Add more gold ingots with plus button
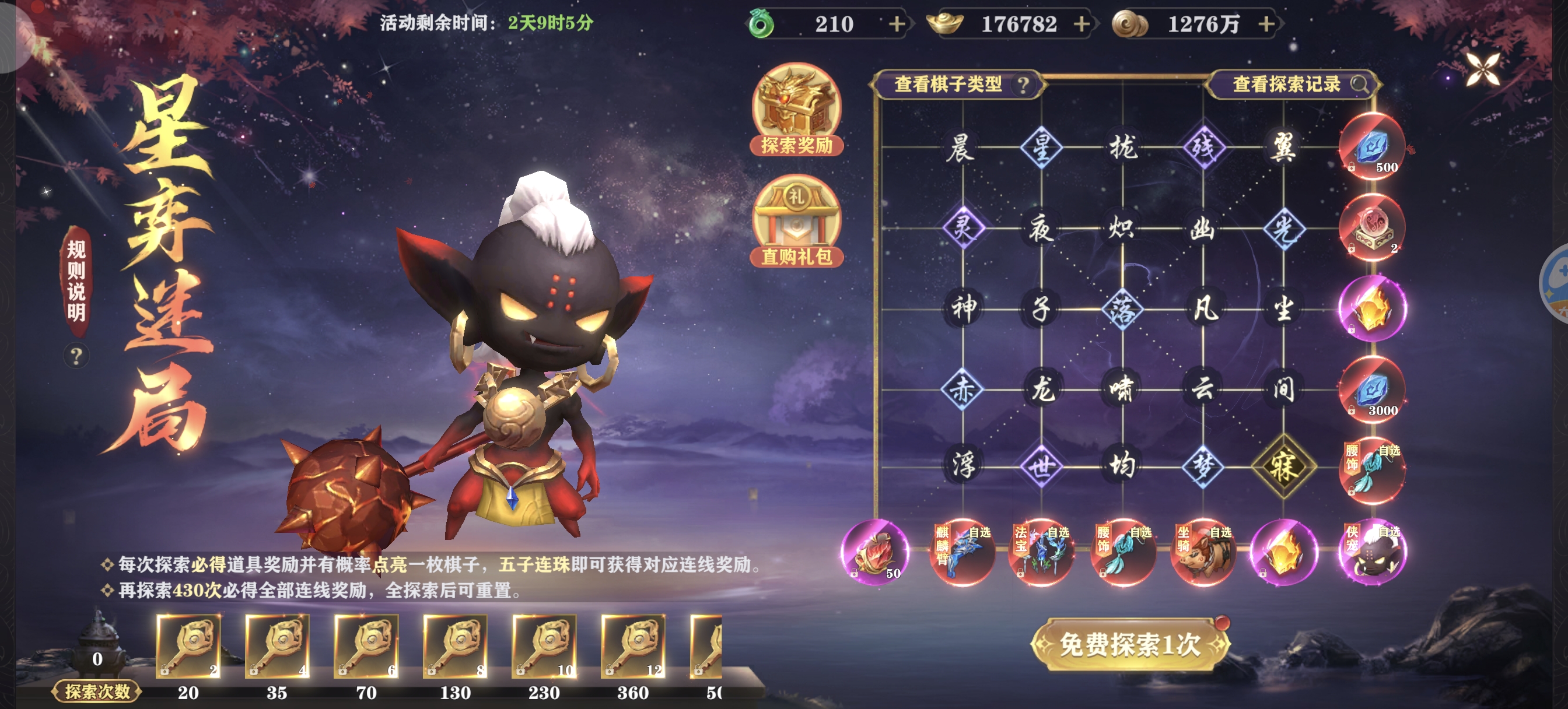 tap(1081, 24)
